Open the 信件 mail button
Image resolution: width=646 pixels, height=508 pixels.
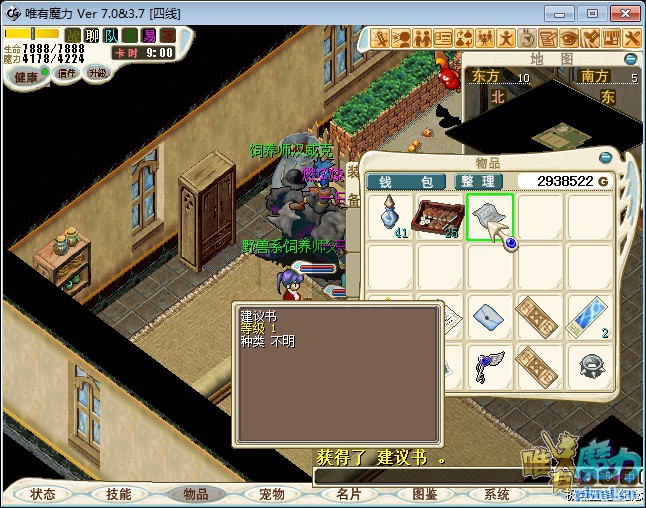[67, 73]
